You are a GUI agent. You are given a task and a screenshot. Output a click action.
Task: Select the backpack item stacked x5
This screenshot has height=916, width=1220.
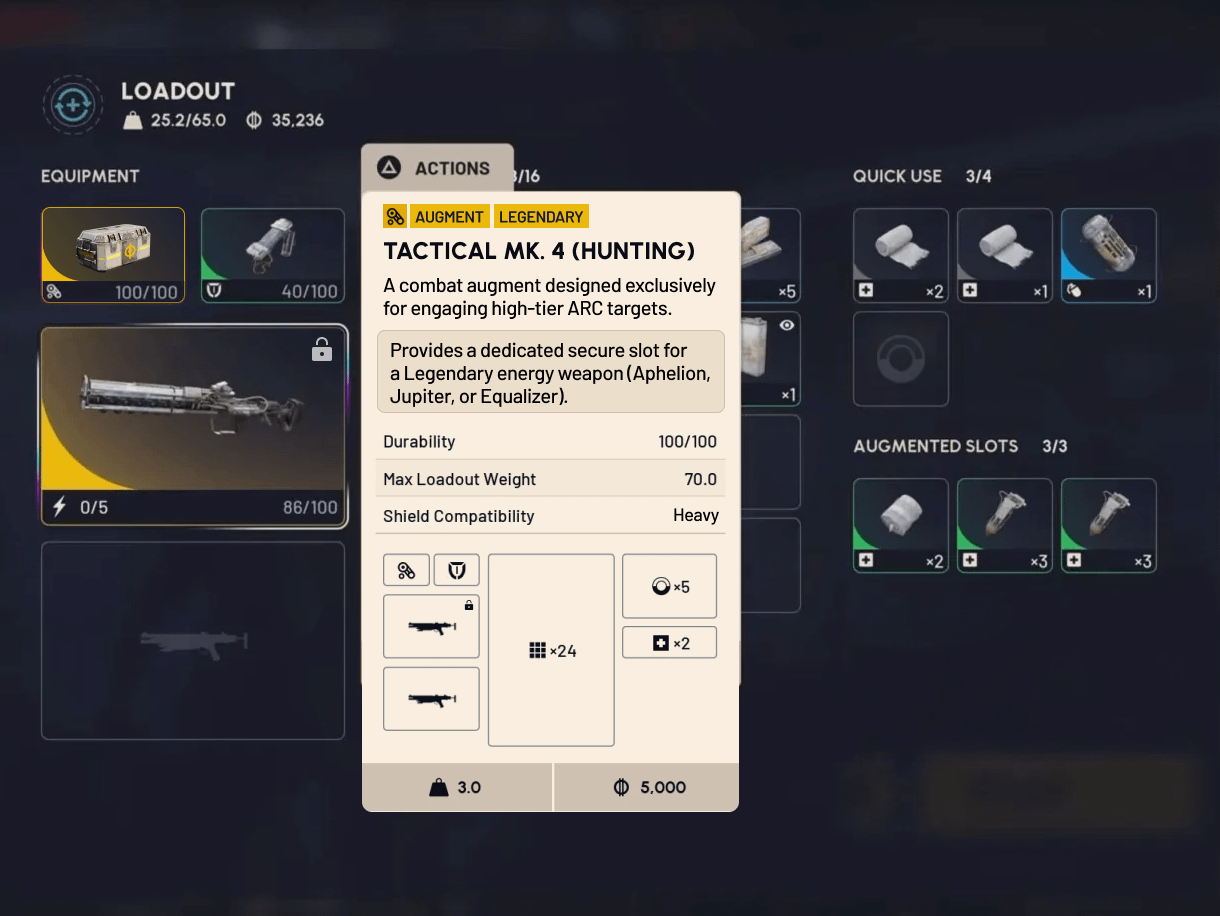[x=770, y=254]
